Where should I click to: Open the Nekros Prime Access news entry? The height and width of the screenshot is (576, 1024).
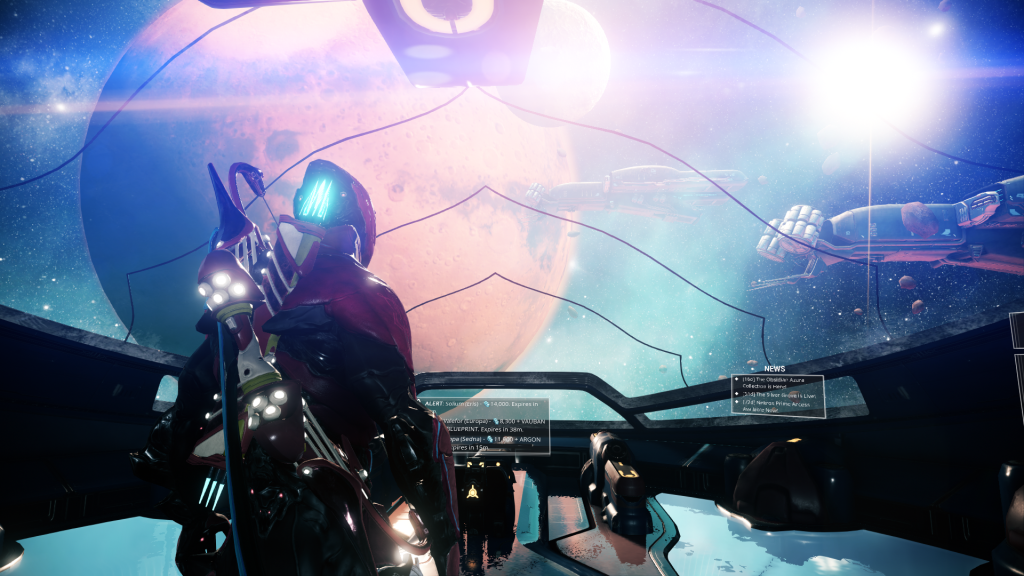coord(779,406)
